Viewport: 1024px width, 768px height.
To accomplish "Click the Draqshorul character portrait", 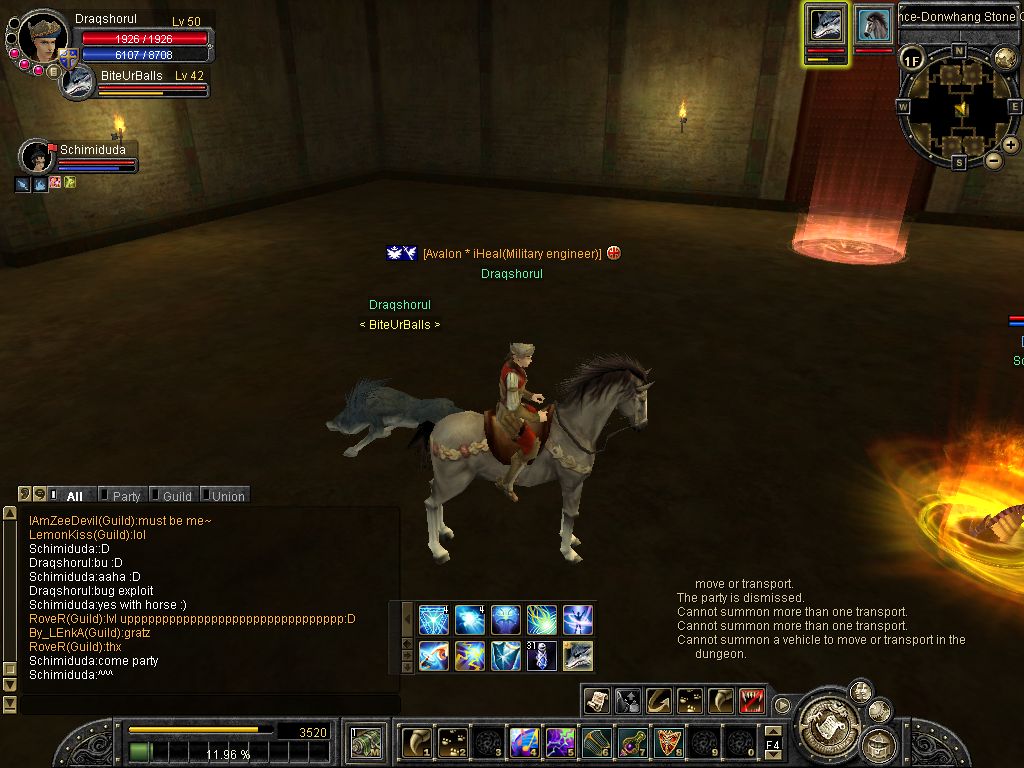I will pyautogui.click(x=43, y=37).
